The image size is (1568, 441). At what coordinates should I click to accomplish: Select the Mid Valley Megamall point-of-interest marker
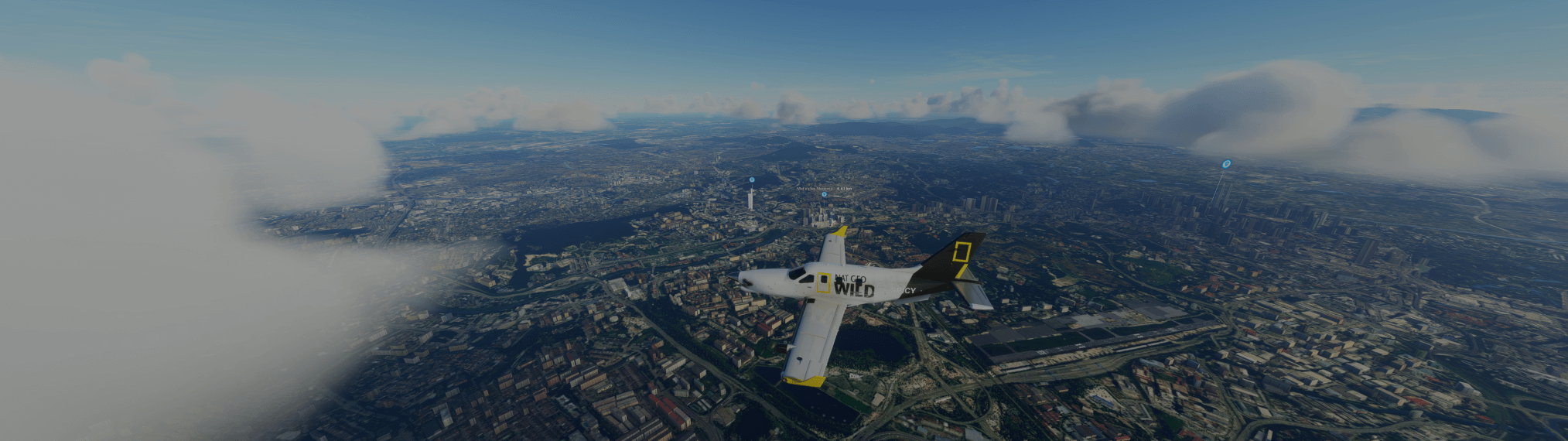824,195
